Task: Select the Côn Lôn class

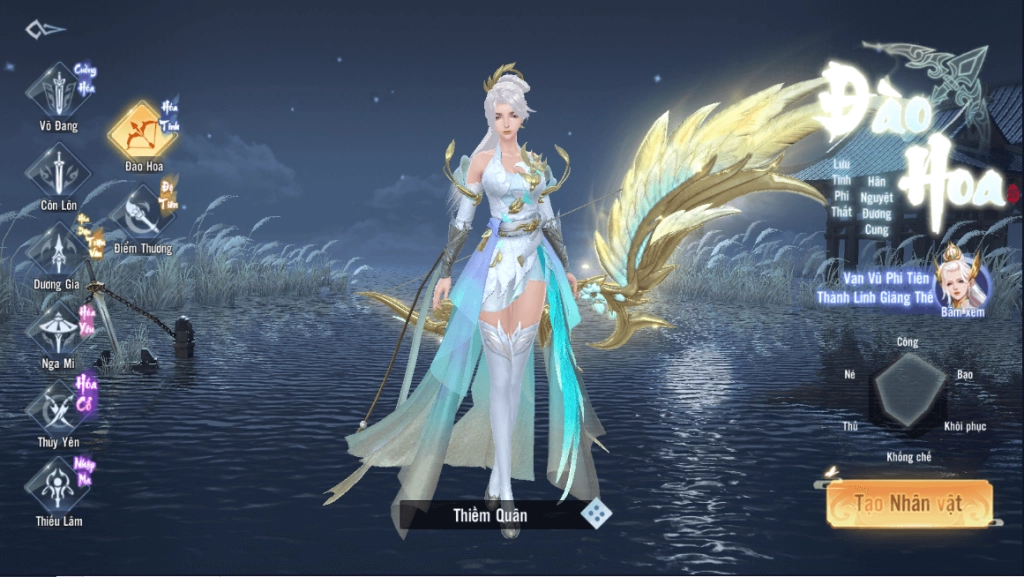Action: coord(58,170)
